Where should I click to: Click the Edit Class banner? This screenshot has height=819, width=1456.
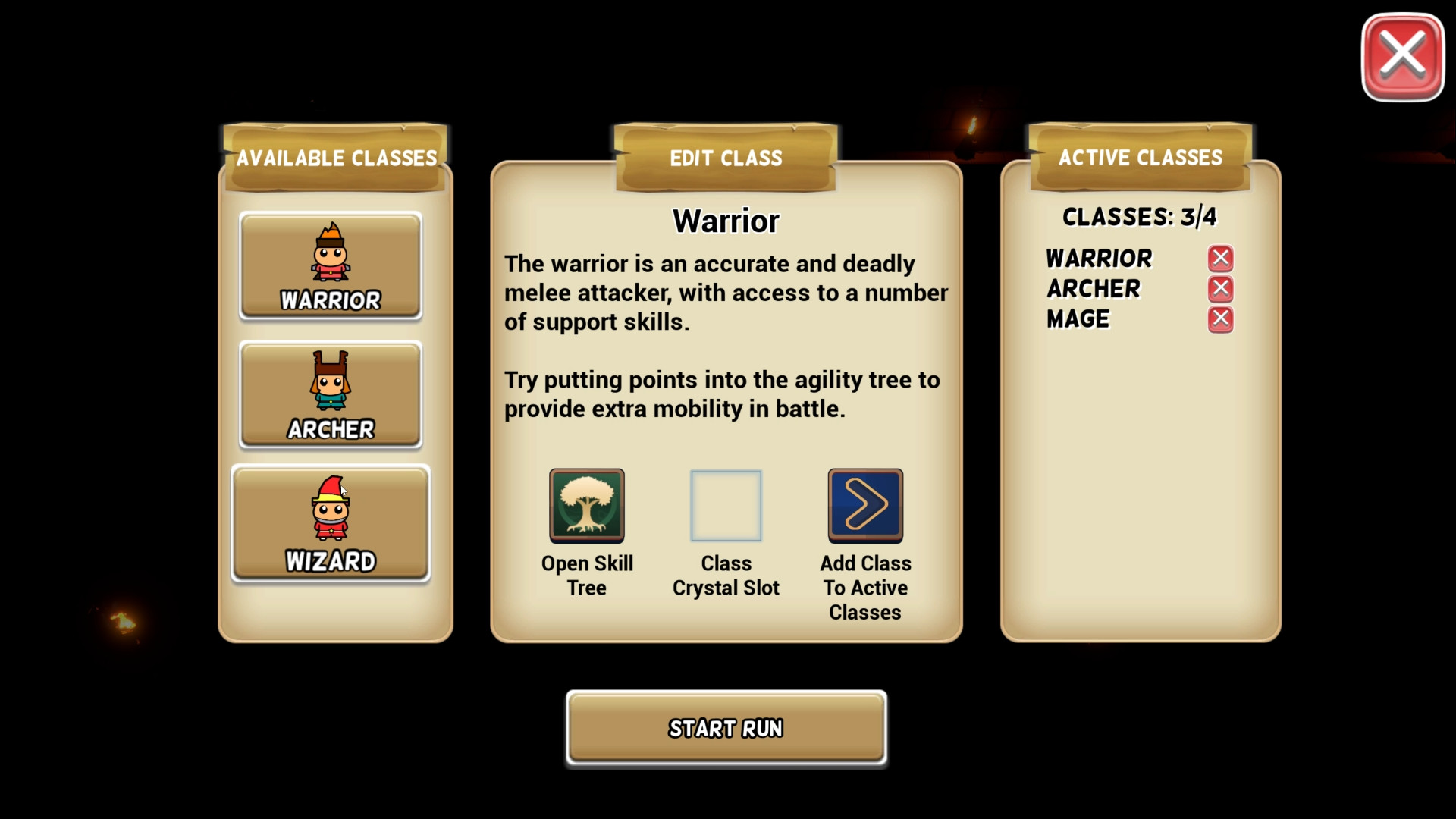(725, 158)
